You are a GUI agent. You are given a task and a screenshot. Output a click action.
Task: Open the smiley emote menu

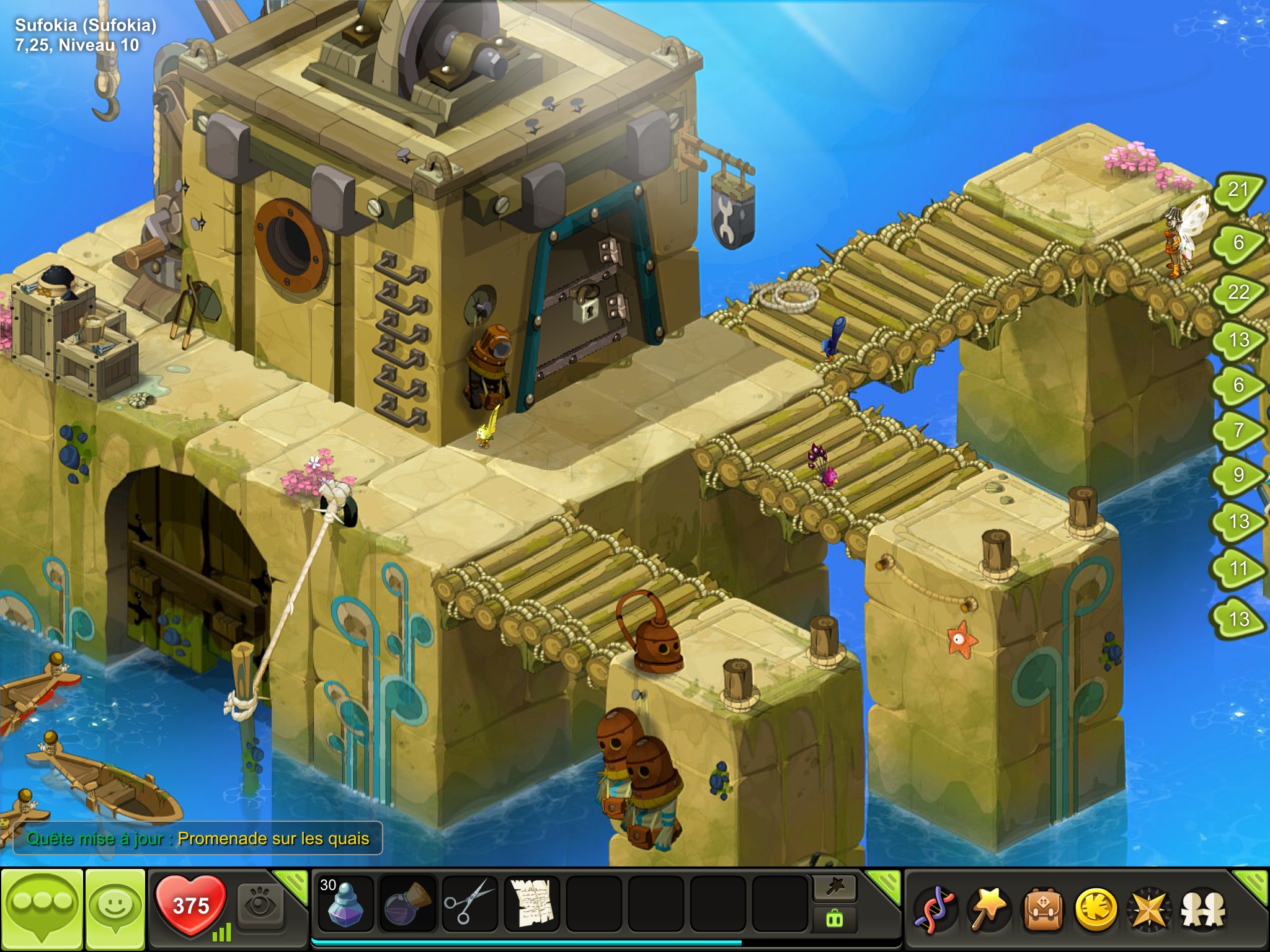115,908
